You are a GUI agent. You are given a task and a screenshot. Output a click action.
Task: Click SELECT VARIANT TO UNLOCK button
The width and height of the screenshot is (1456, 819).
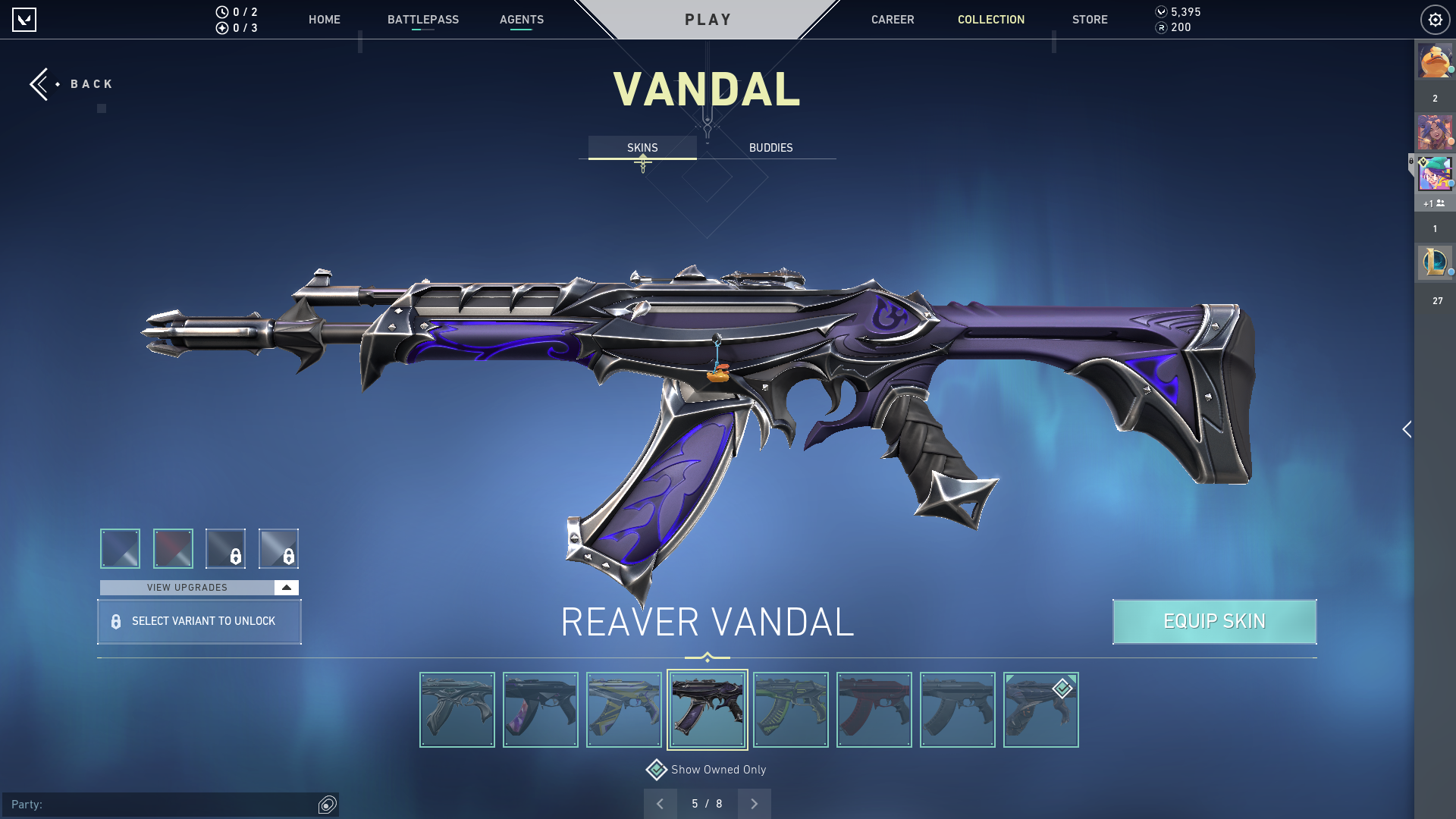coord(199,622)
